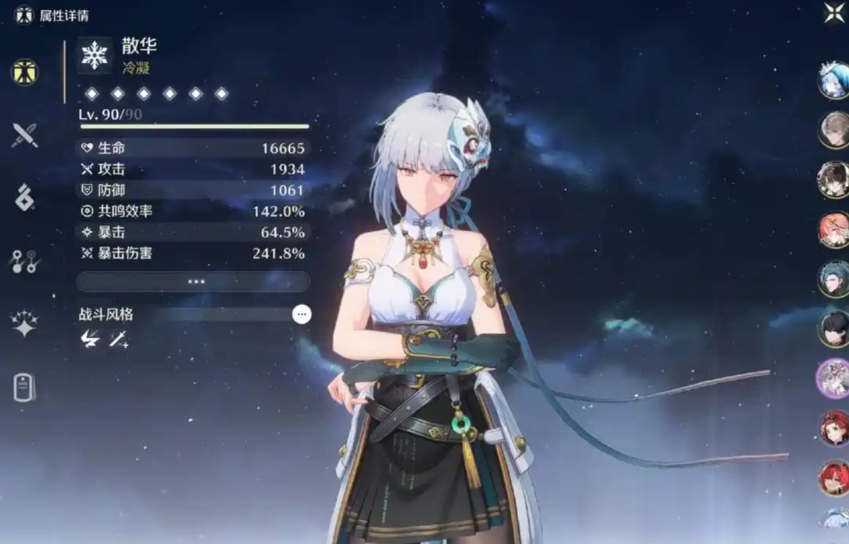Image resolution: width=849 pixels, height=544 pixels.
Task: Switch to the skill tree nodes tab
Action: [24, 261]
